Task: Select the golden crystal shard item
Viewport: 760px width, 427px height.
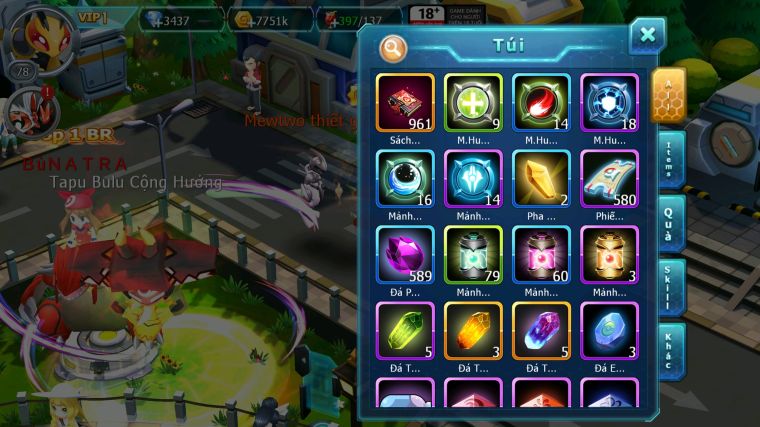Action: tap(541, 178)
